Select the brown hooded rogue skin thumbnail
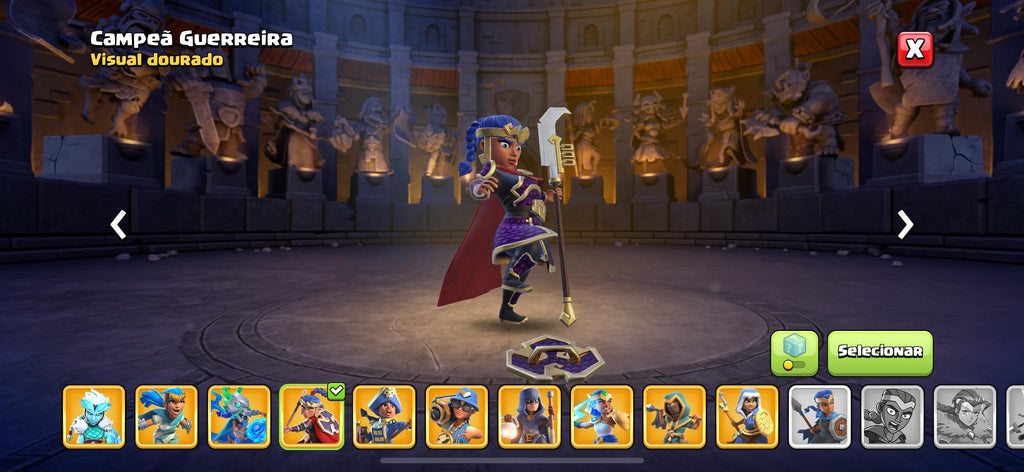Image resolution: width=1024 pixels, height=472 pixels. [x=674, y=416]
